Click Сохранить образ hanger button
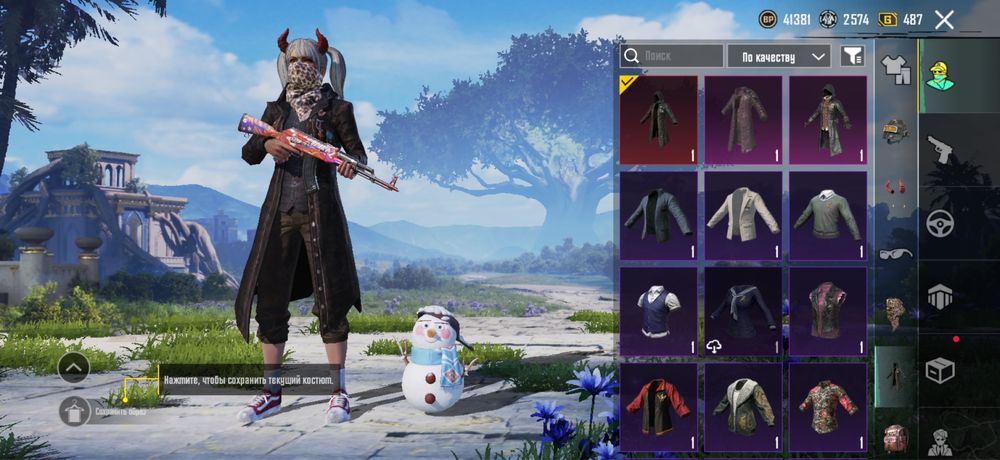 click(75, 411)
